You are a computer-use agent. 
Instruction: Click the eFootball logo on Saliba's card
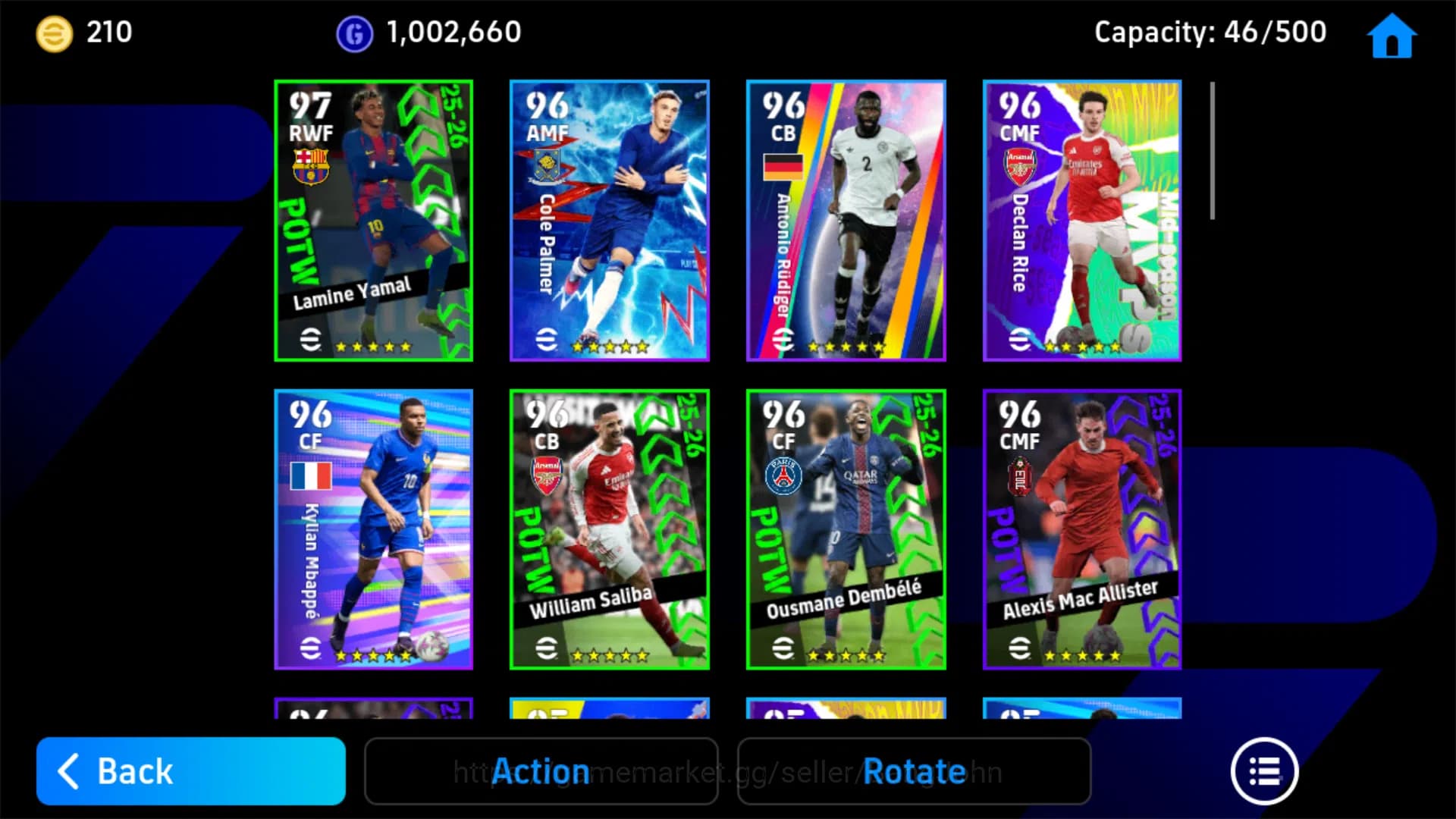click(548, 648)
